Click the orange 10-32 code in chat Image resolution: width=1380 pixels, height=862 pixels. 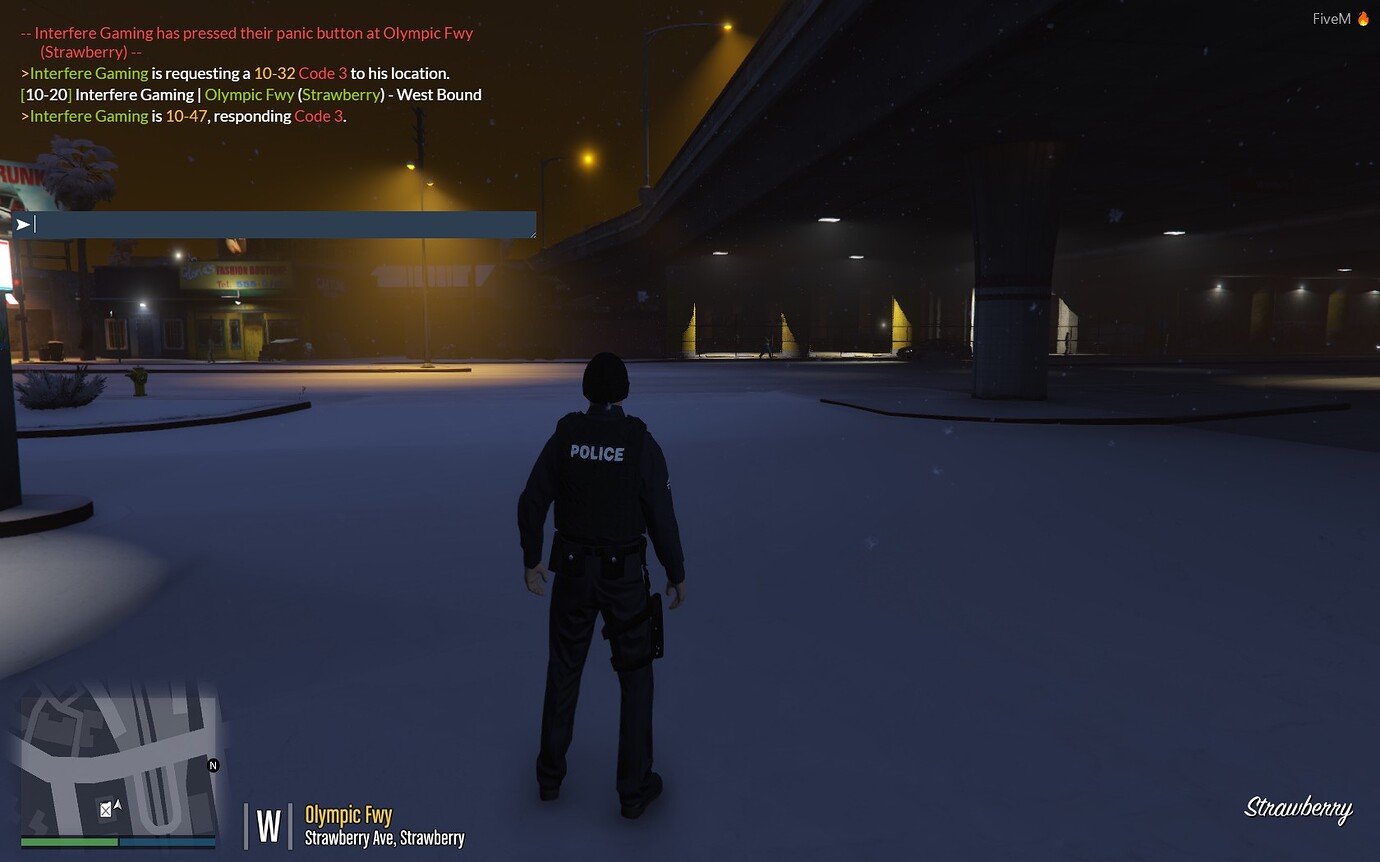click(x=272, y=73)
